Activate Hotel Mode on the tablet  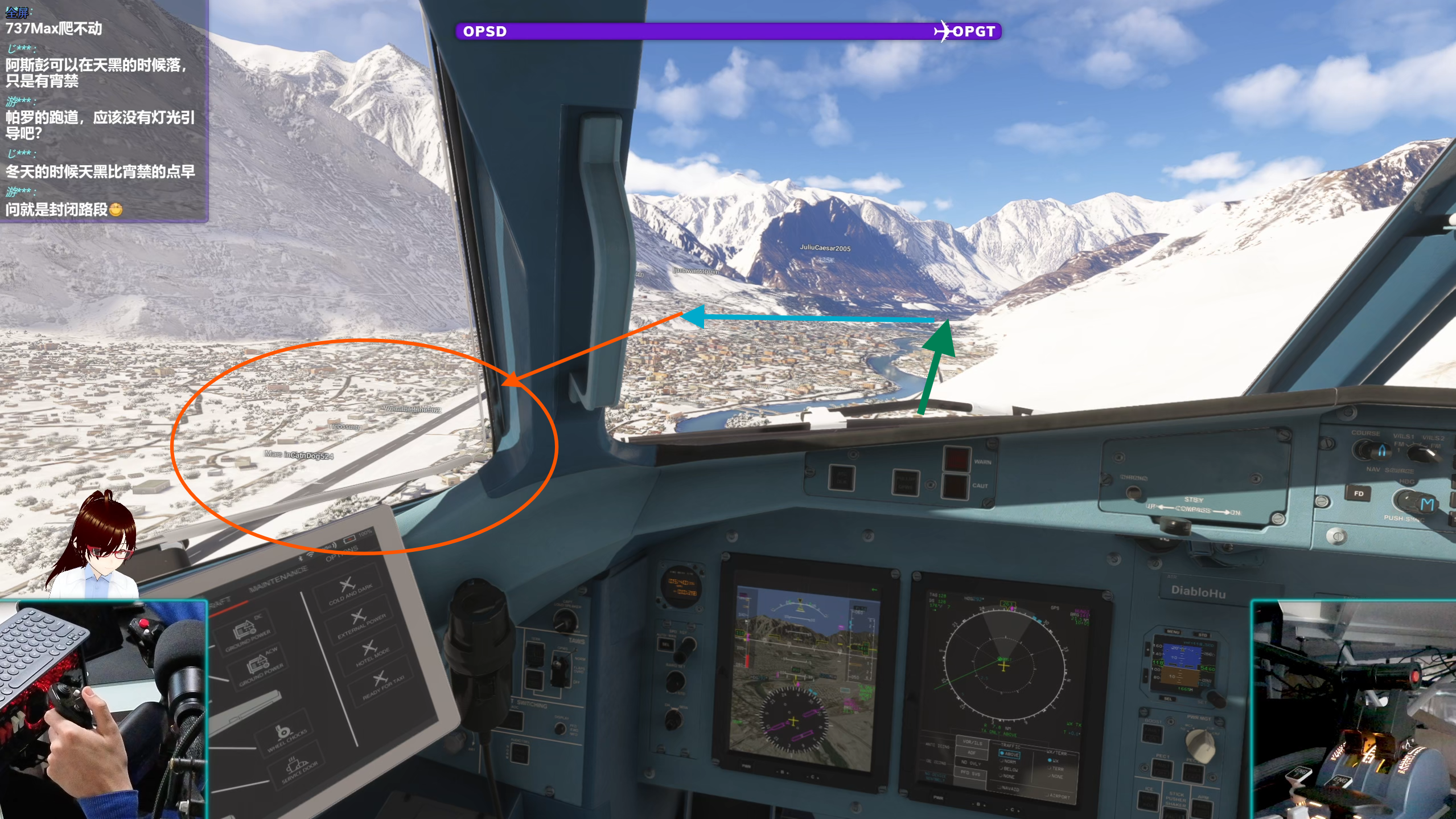point(371,653)
